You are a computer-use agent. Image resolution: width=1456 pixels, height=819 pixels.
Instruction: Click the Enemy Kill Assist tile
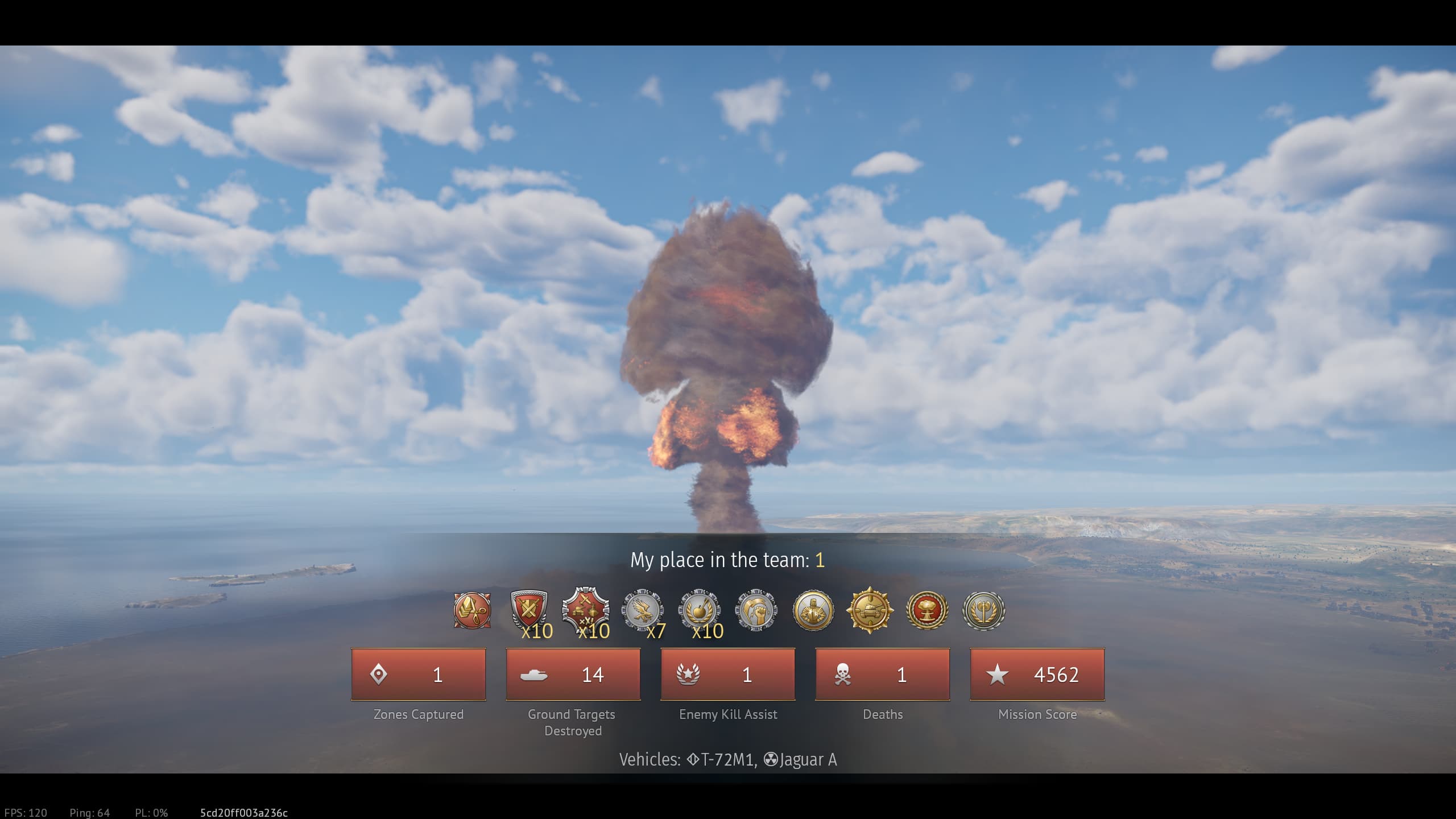tap(728, 675)
